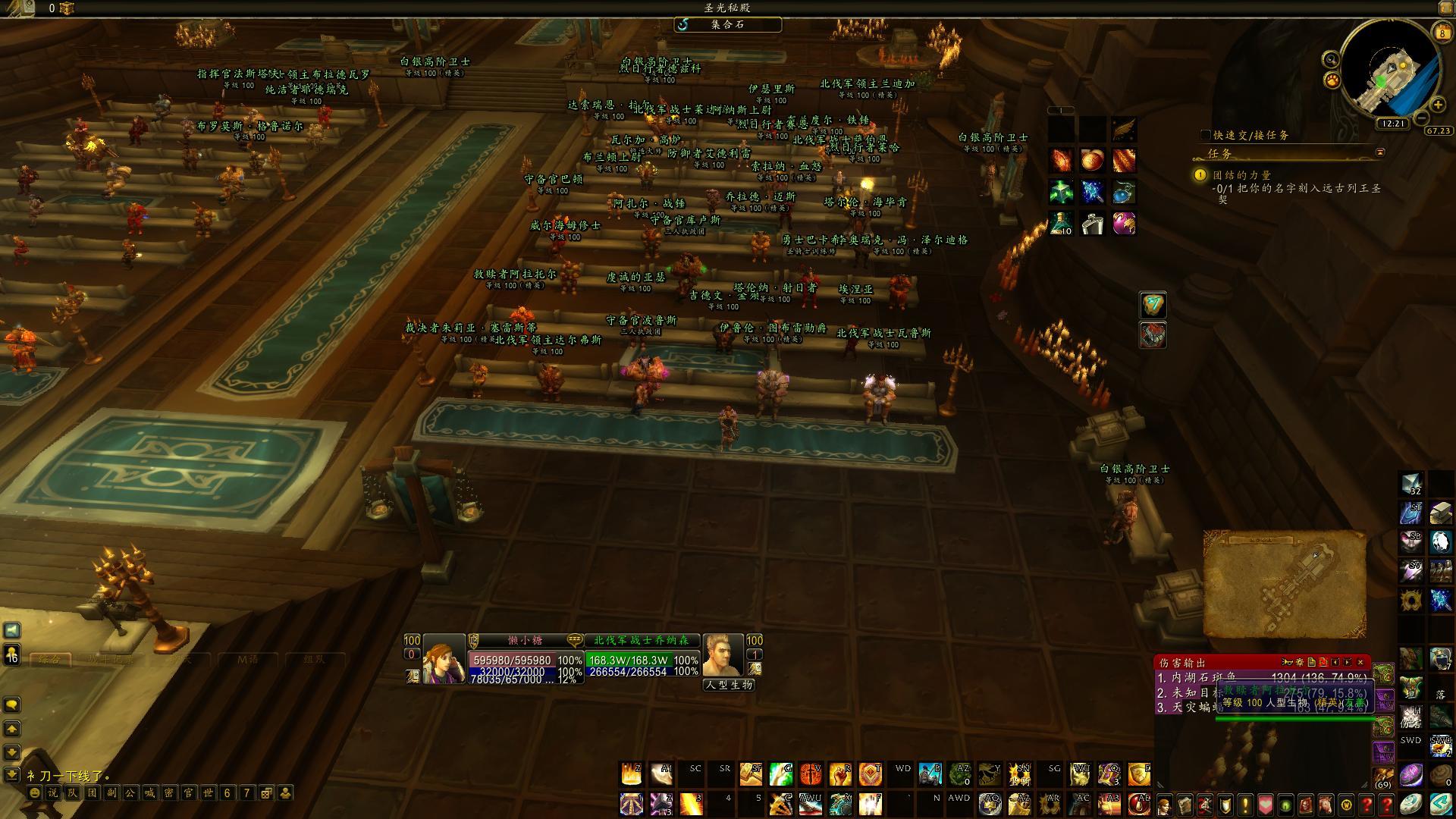Open the yellow exclamation quest log micro button
The height and width of the screenshot is (819, 1456).
[1244, 804]
